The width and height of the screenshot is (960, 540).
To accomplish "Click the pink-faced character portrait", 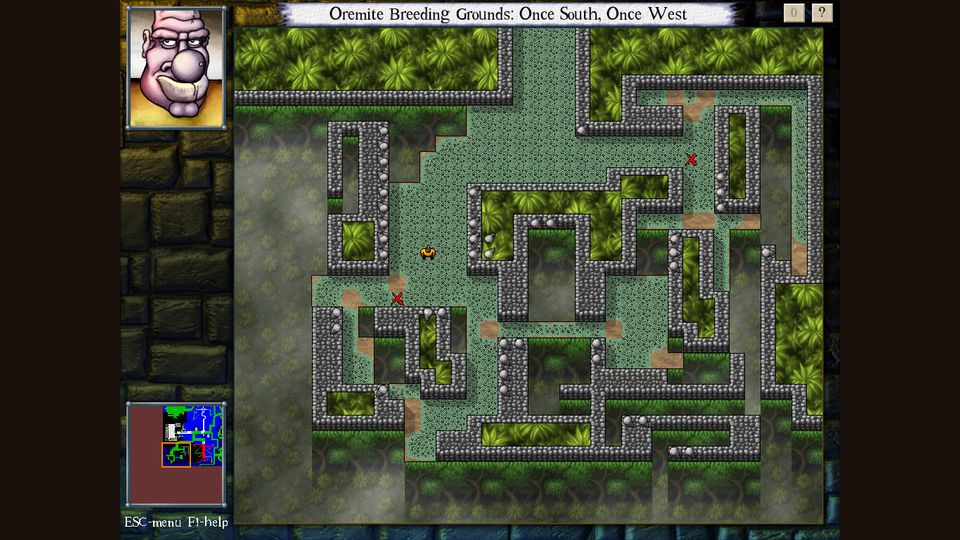I will coord(175,67).
